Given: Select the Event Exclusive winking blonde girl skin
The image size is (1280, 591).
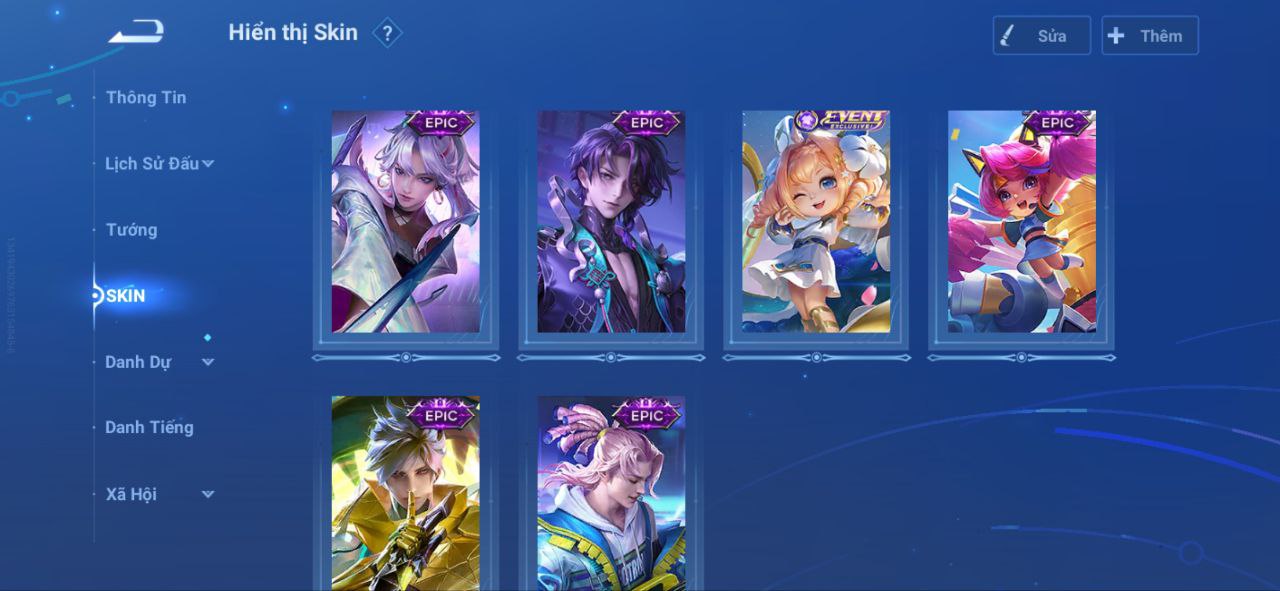Looking at the screenshot, I should pyautogui.click(x=816, y=222).
